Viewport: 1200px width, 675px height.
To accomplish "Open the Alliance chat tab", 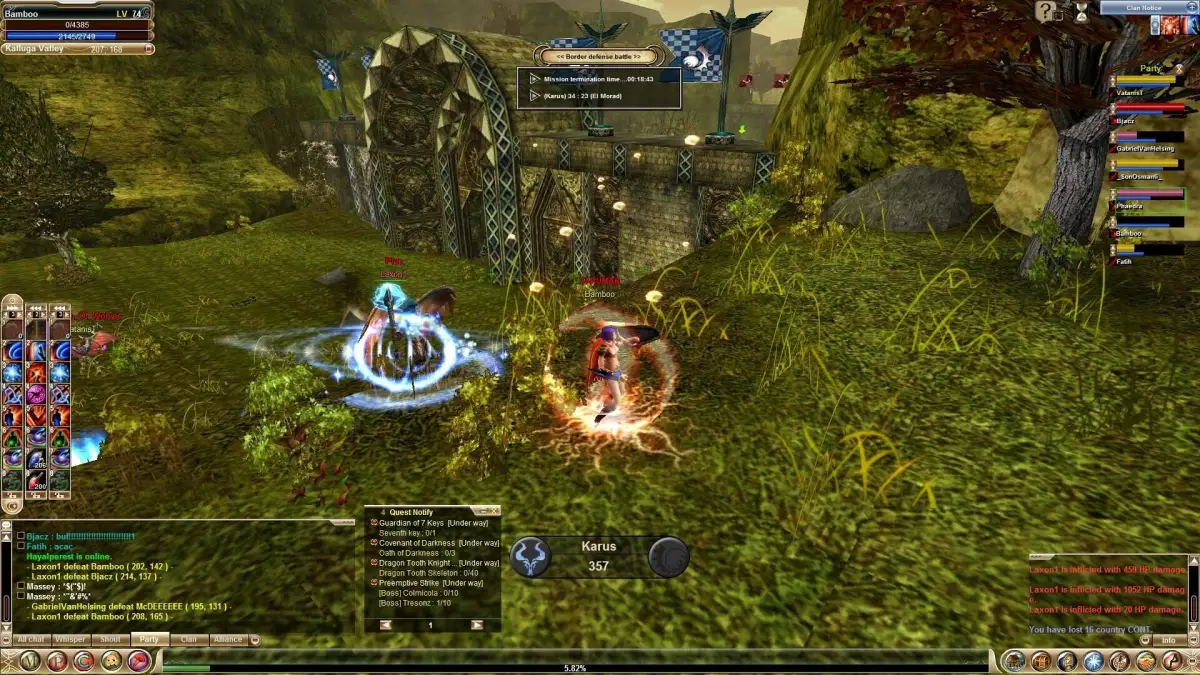I will 228,639.
